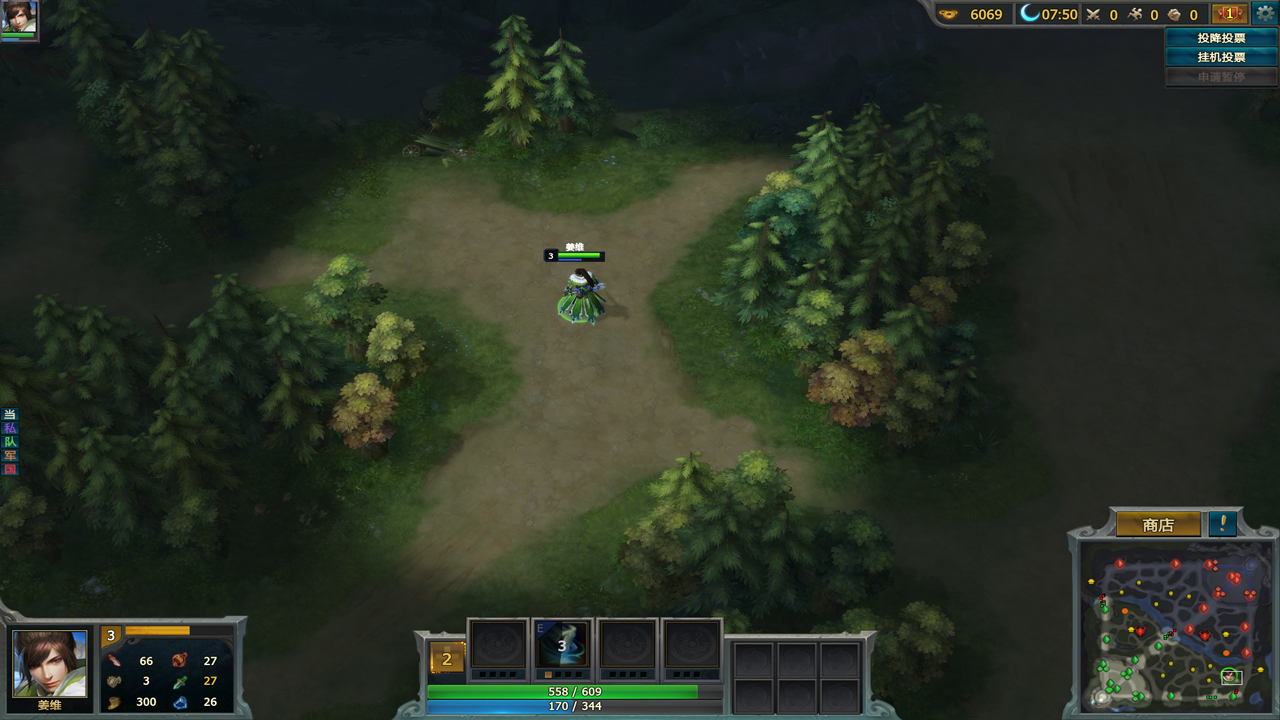The height and width of the screenshot is (720, 1280).
Task: Switch to the 队 team chat channel
Action: tap(10, 442)
